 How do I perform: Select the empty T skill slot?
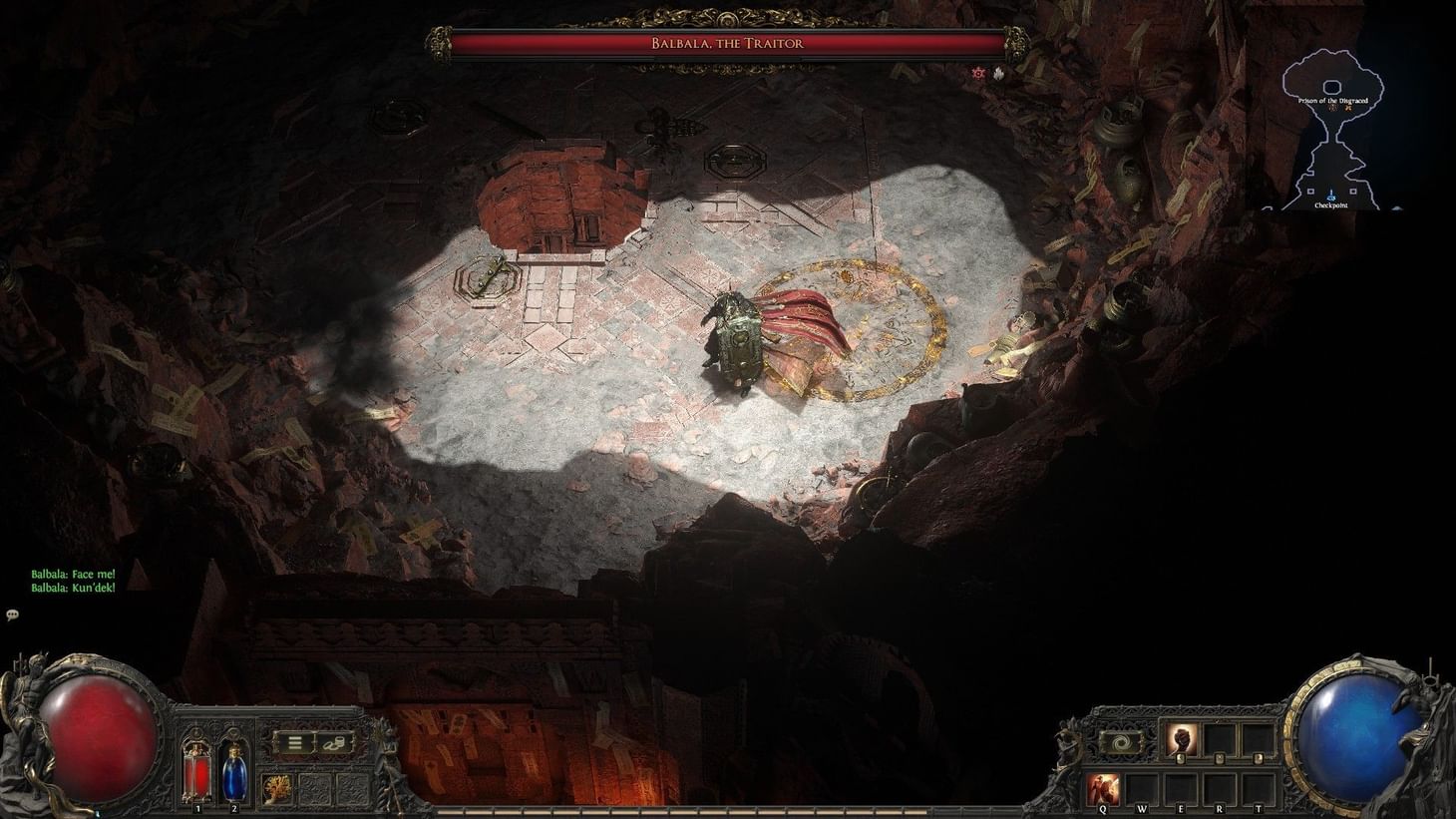tap(1259, 786)
